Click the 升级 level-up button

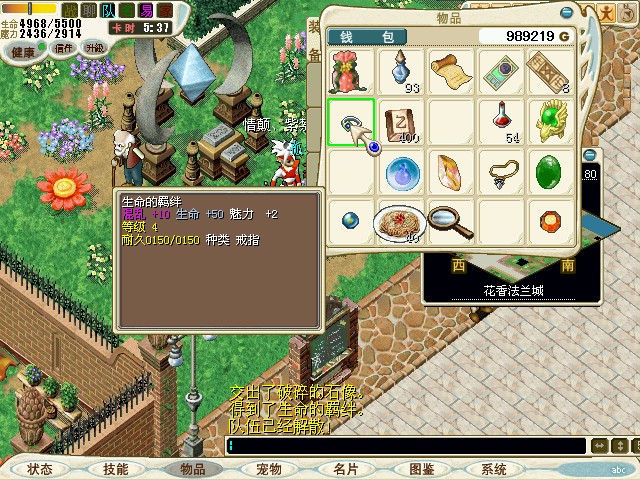[95, 48]
